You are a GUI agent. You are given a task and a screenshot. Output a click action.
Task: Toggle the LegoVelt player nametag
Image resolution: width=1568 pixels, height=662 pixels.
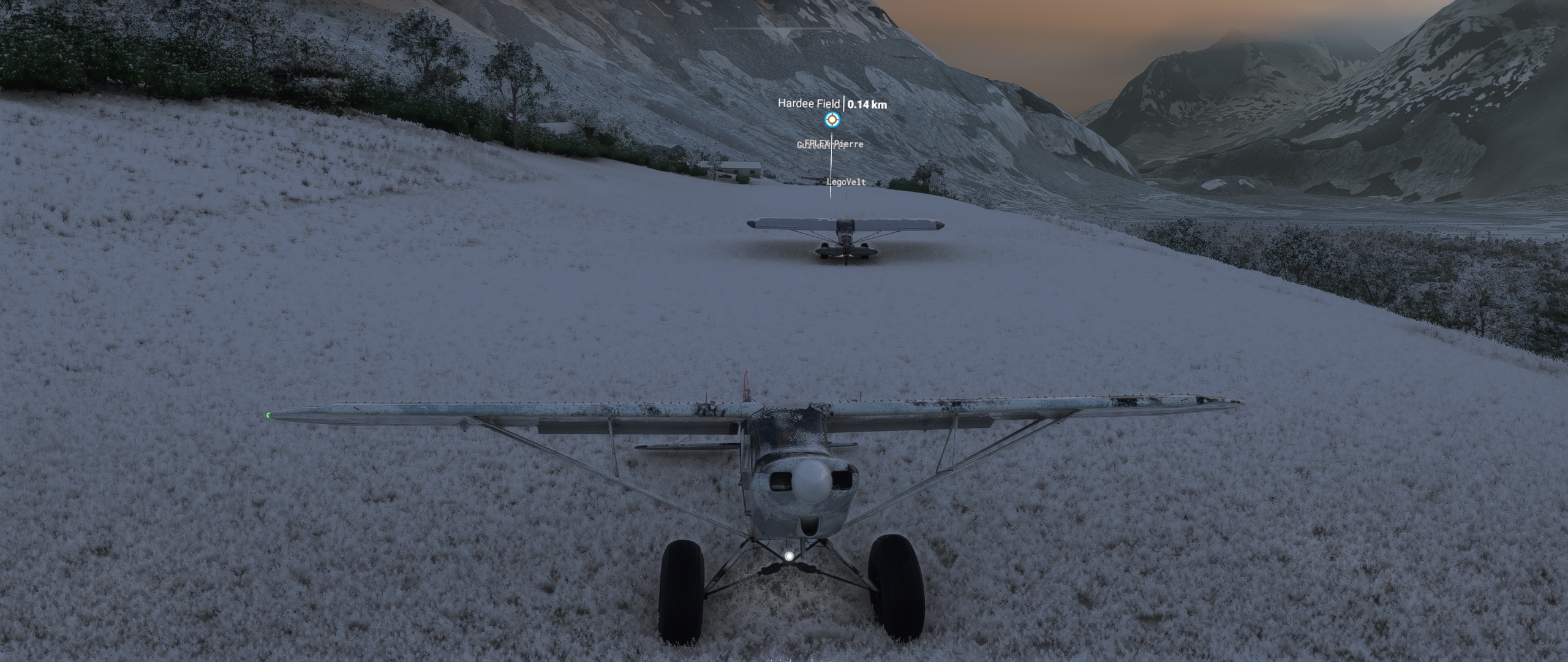[845, 182]
